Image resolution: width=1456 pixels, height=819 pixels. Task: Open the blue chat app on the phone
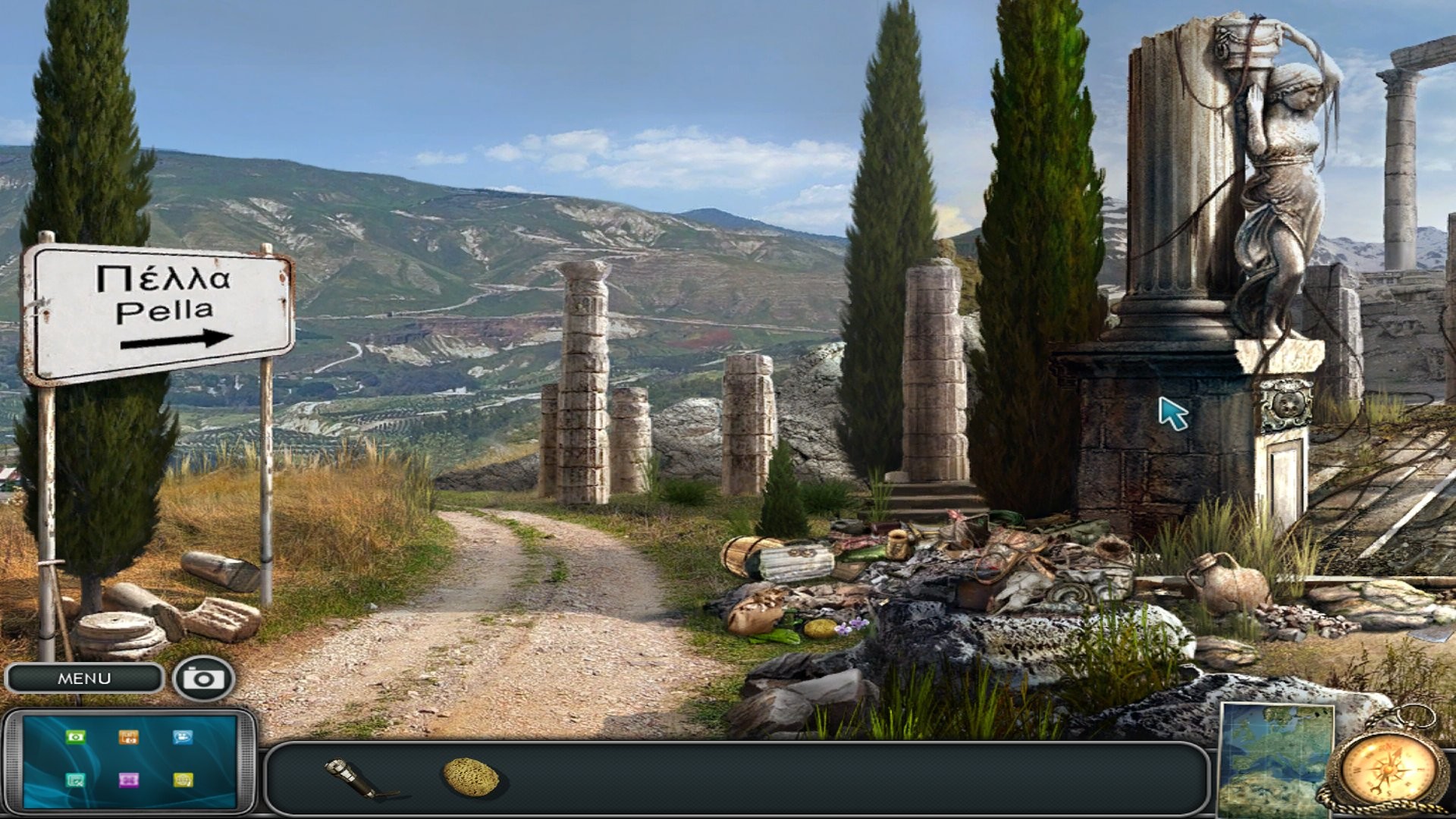182,737
